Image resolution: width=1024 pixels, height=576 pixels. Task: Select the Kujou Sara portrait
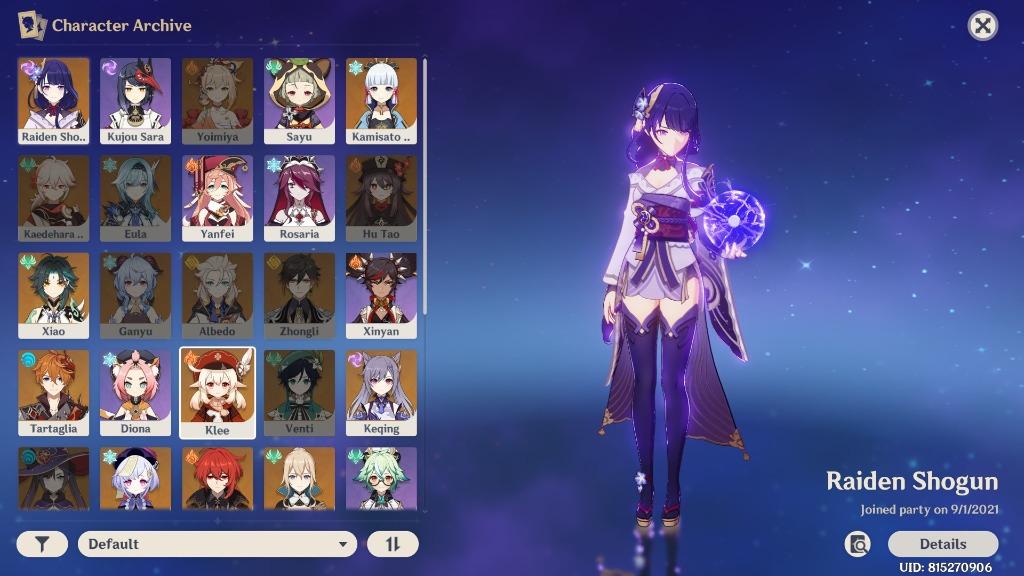135,100
